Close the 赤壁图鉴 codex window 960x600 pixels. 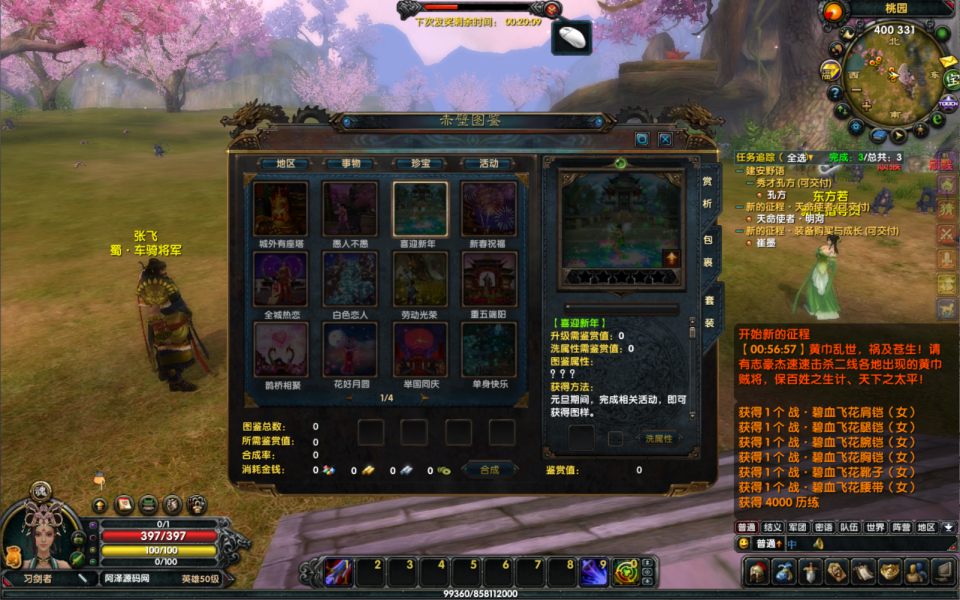click(x=664, y=140)
